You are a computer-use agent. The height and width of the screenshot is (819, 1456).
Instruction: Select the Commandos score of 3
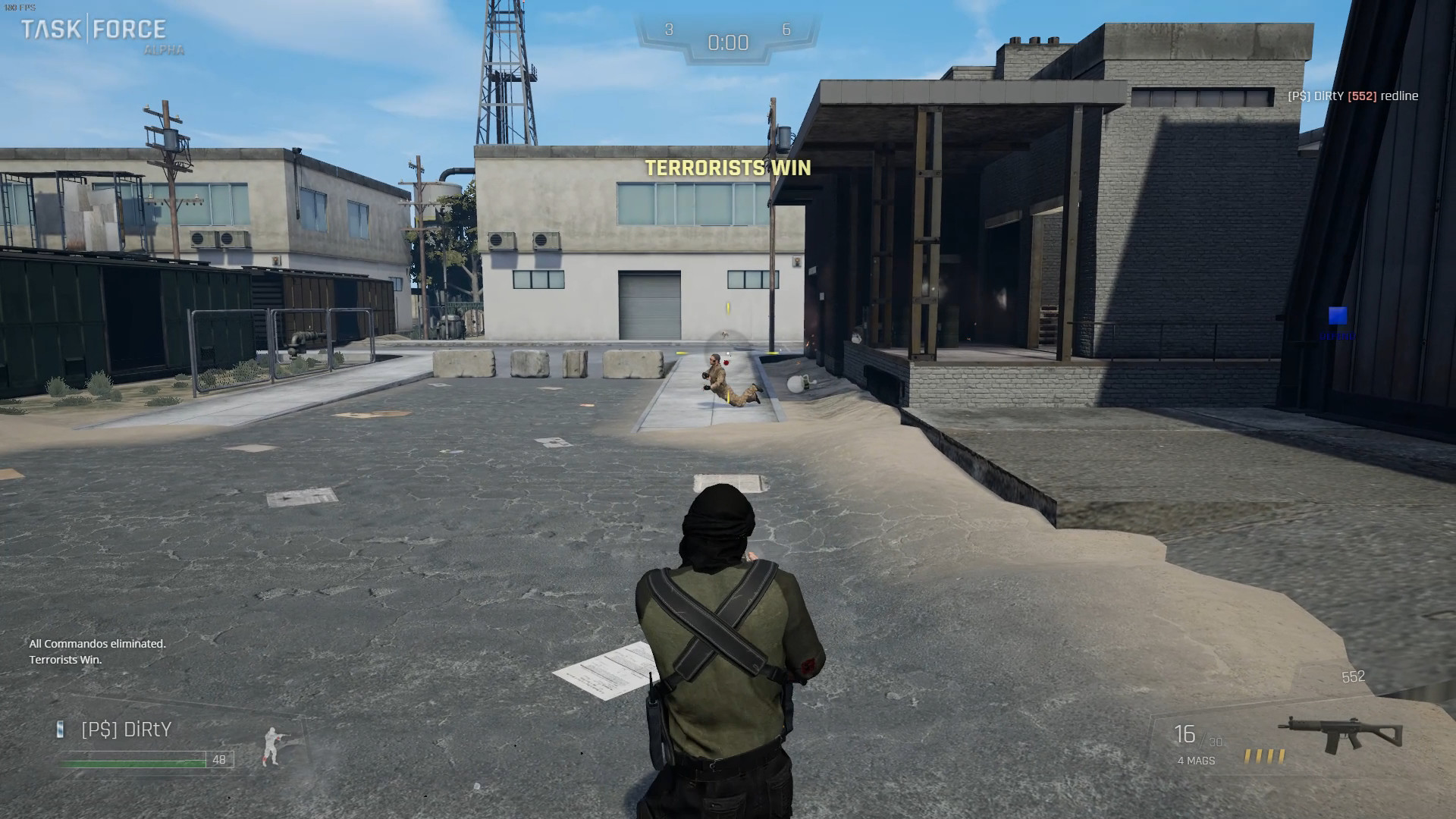(668, 29)
